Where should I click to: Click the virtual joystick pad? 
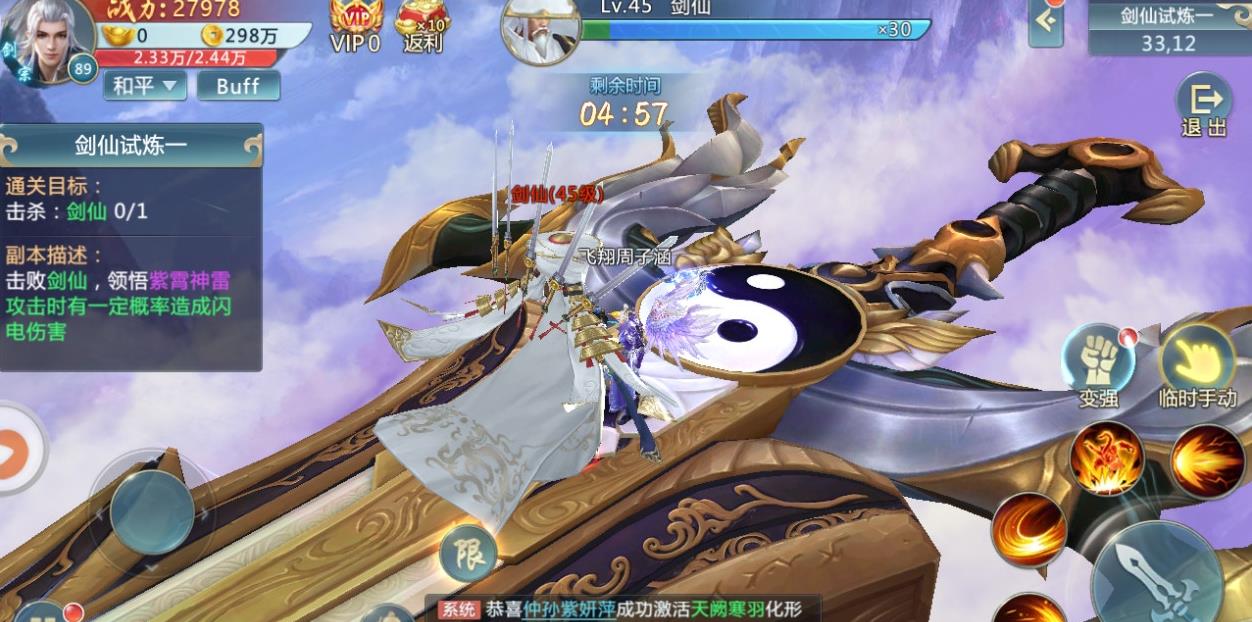151,512
